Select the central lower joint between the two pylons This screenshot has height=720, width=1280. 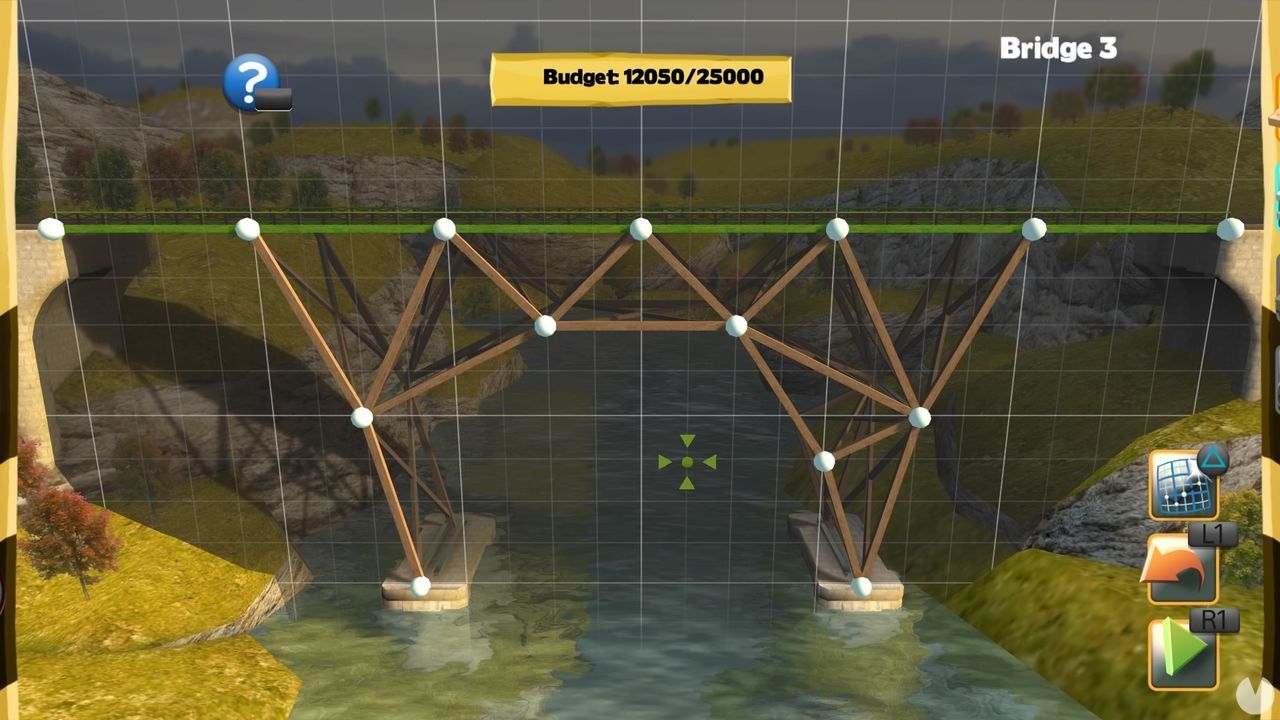point(547,324)
